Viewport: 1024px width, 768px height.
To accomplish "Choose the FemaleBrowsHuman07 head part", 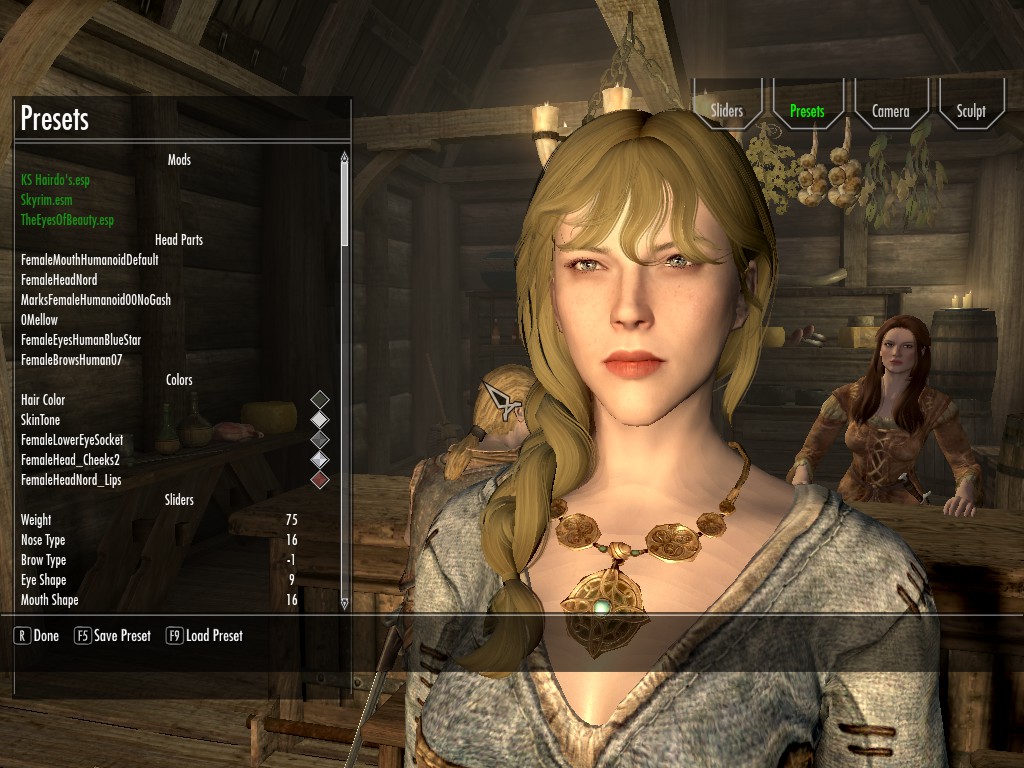I will coord(71,360).
